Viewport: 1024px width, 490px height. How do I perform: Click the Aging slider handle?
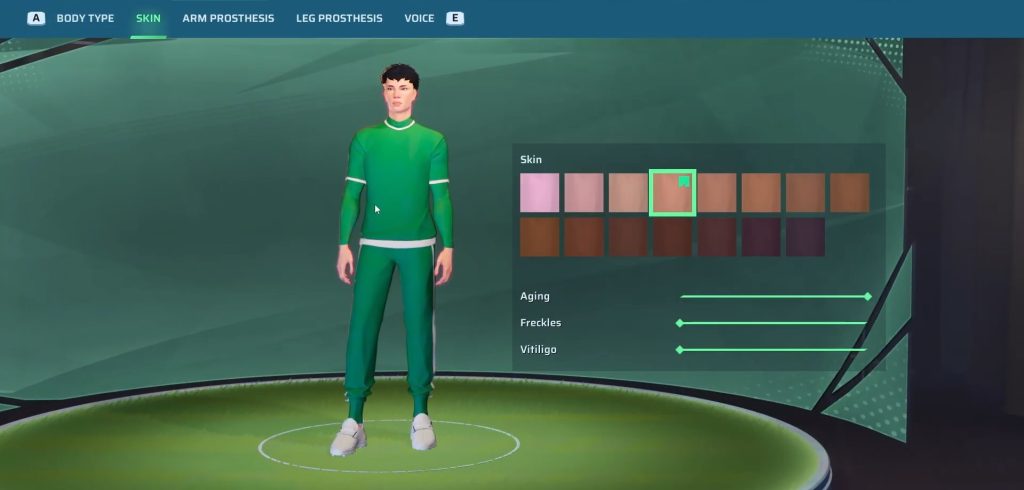coord(868,297)
